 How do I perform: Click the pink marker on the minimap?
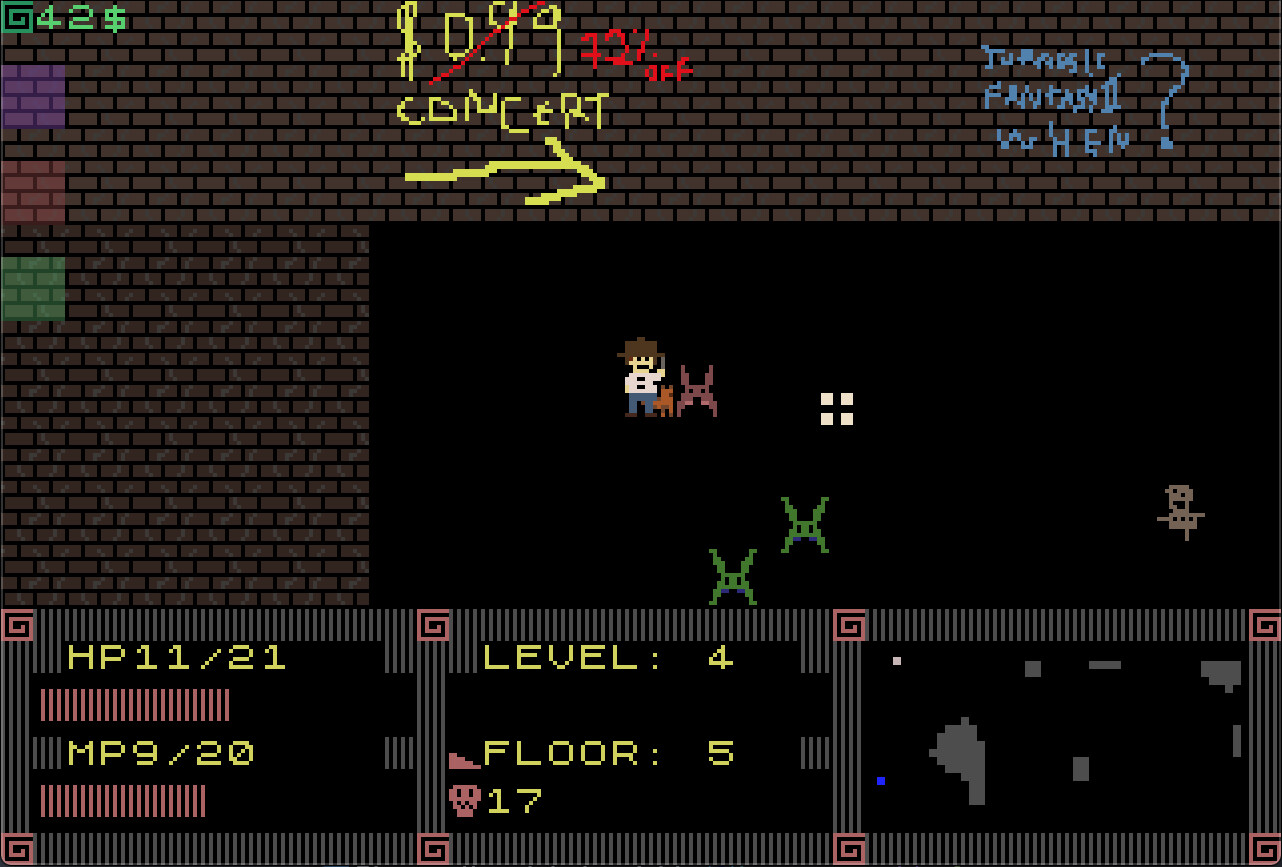895,659
